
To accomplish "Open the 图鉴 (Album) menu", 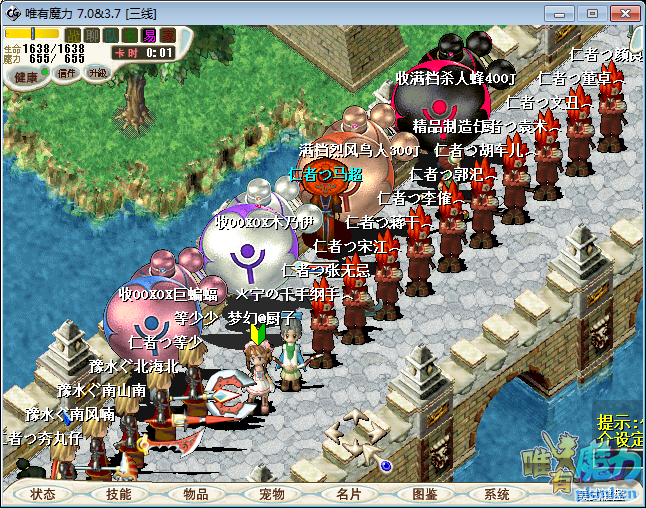I will click(424, 494).
